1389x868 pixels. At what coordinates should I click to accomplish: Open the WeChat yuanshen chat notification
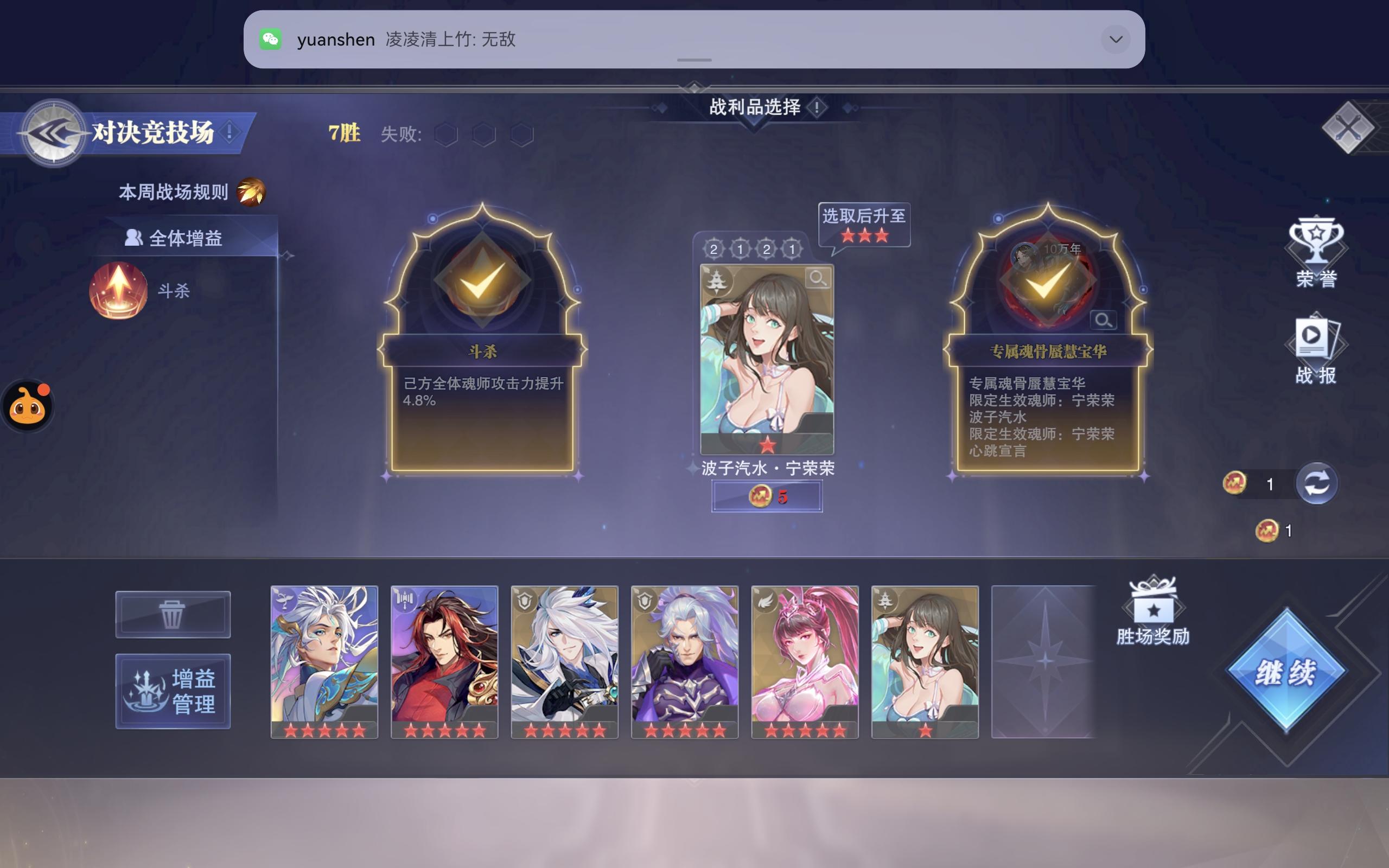pyautogui.click(x=517, y=39)
